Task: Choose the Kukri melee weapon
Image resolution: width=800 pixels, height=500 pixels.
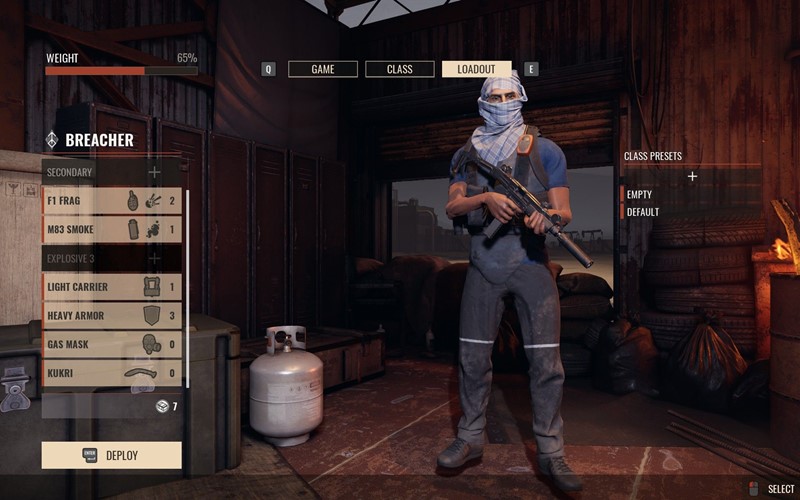Action: (112, 374)
